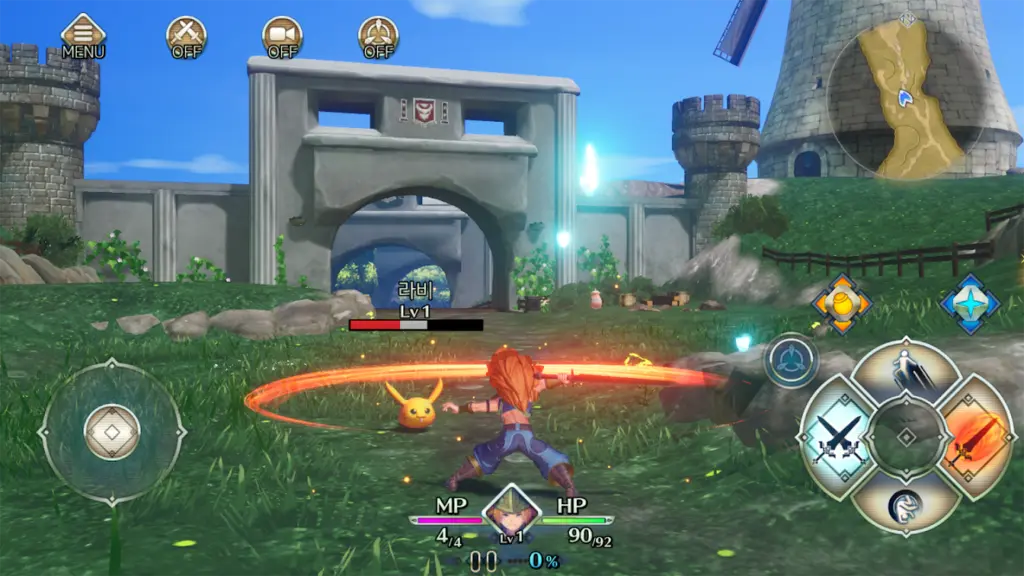Toggle the crossed swords auto-battle option
1024x576 pixels.
(186, 36)
